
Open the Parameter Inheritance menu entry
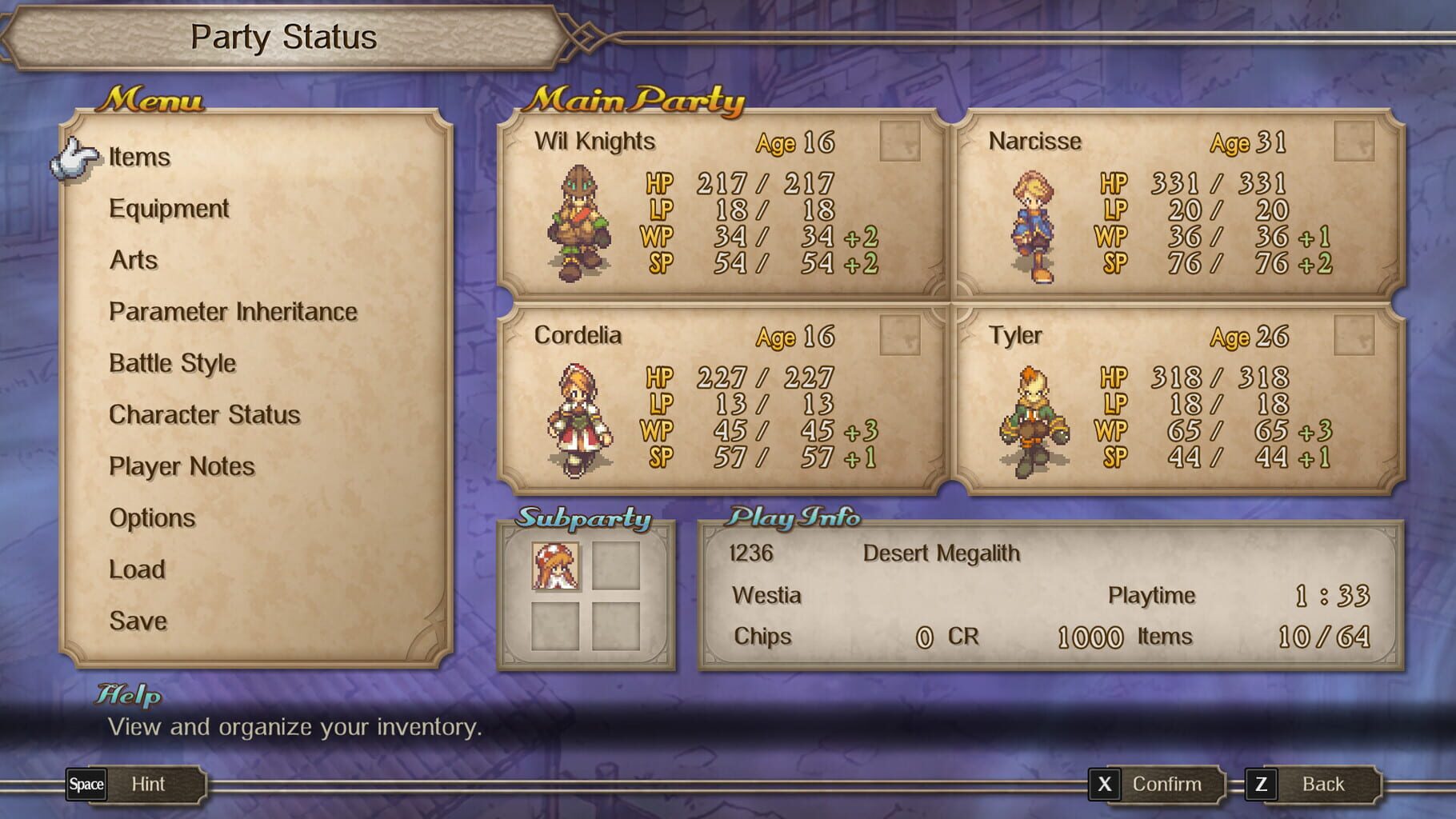232,312
